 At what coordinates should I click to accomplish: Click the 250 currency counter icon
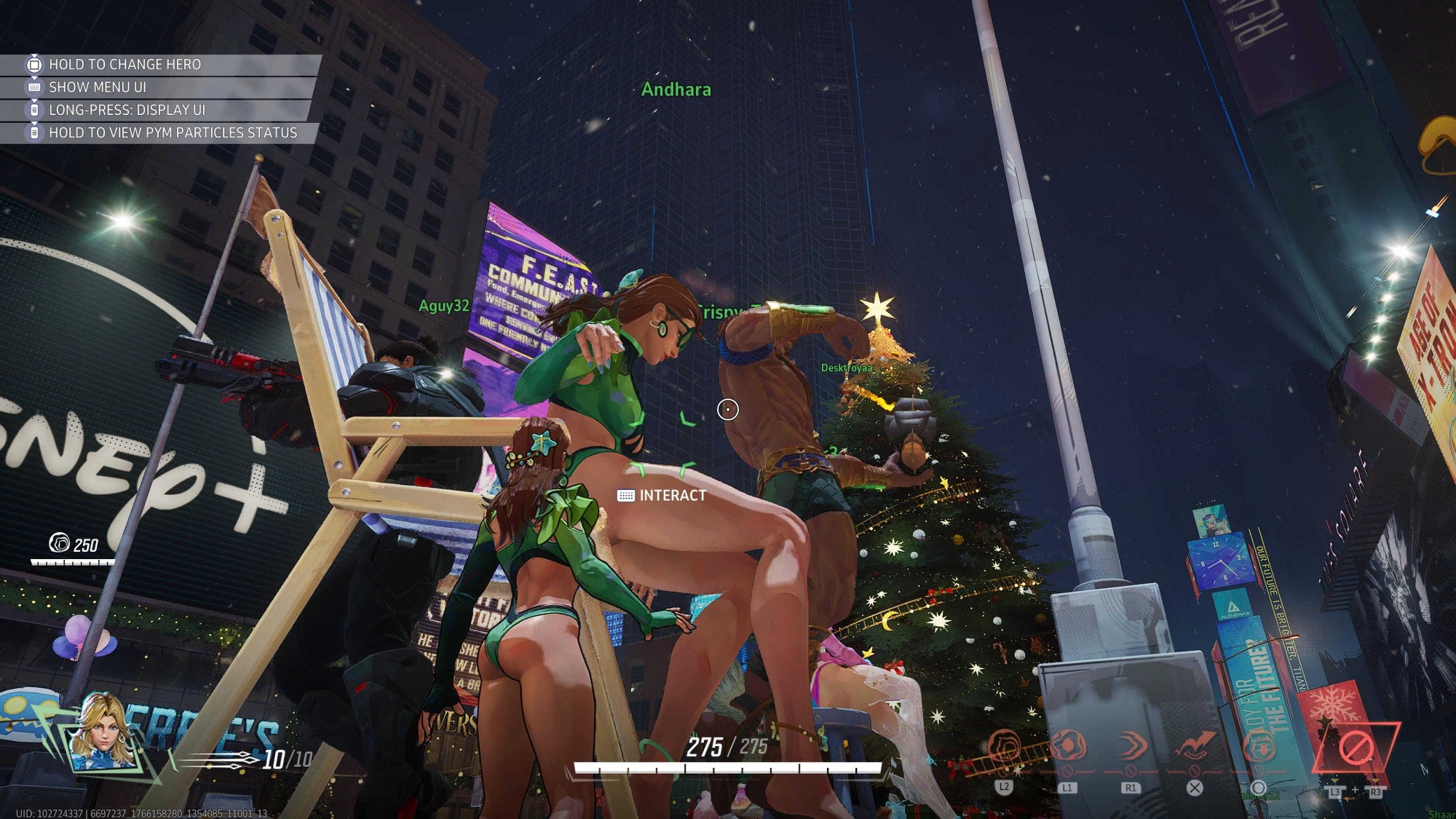(59, 543)
